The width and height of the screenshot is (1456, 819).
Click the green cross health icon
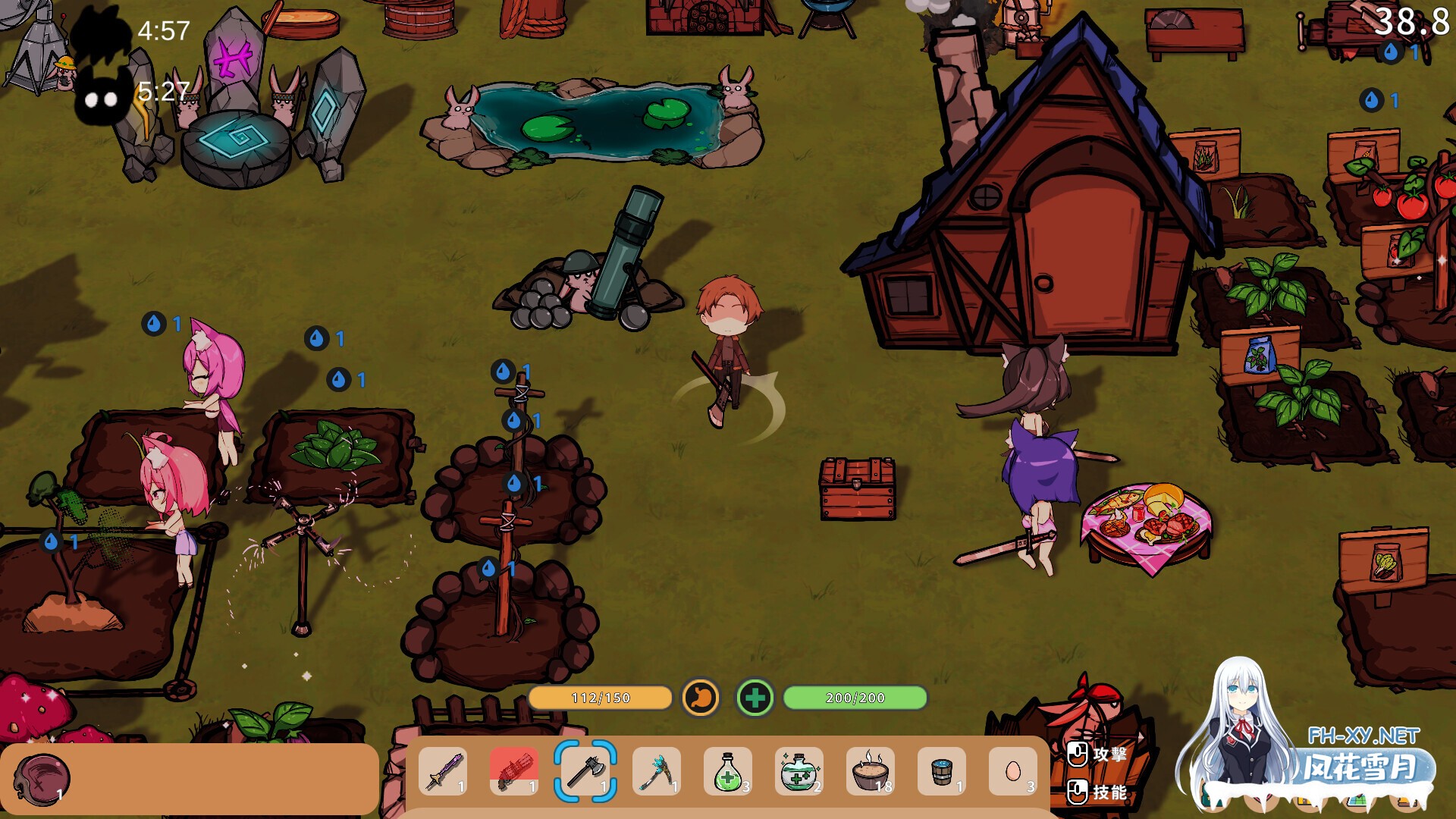pos(755,698)
